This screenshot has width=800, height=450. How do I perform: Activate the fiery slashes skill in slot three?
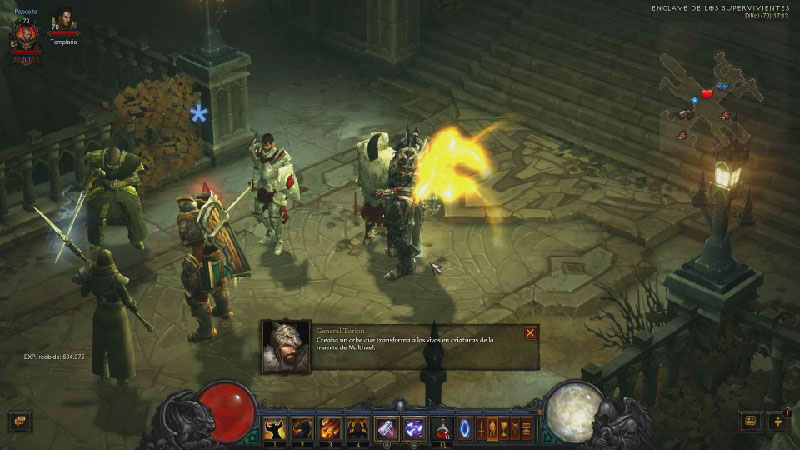pyautogui.click(x=330, y=429)
